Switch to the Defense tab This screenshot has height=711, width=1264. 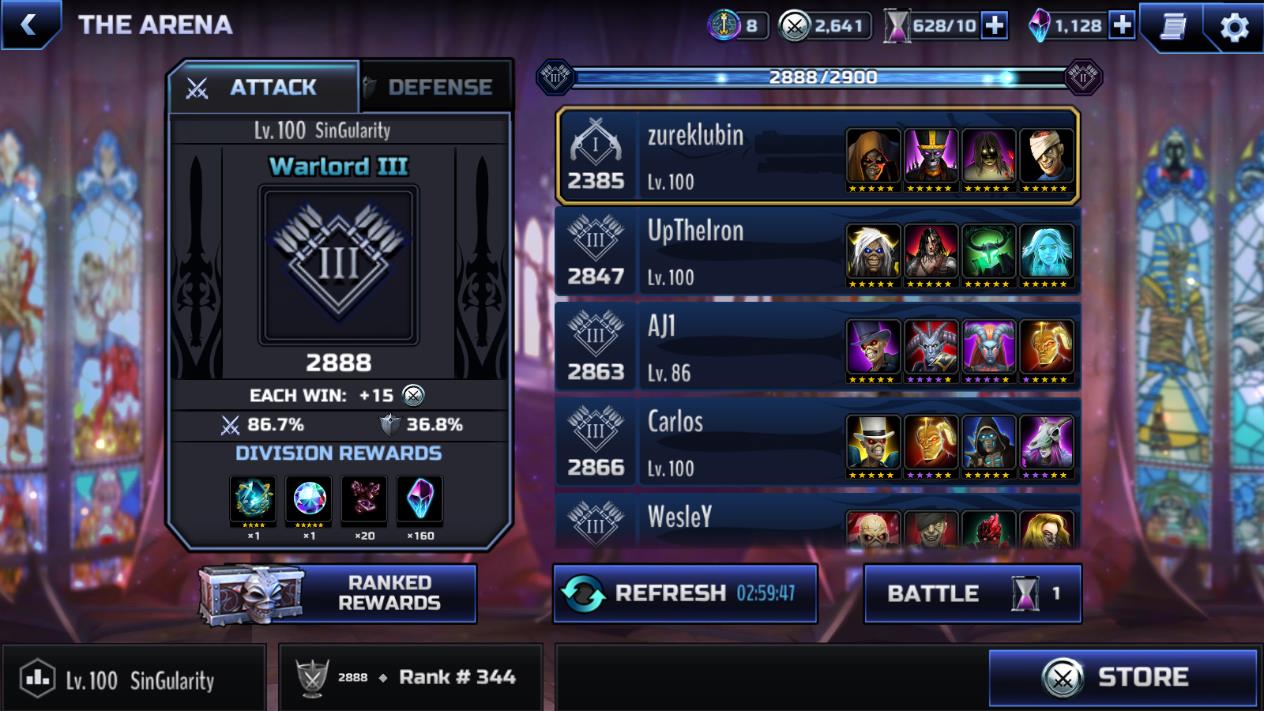click(x=437, y=88)
